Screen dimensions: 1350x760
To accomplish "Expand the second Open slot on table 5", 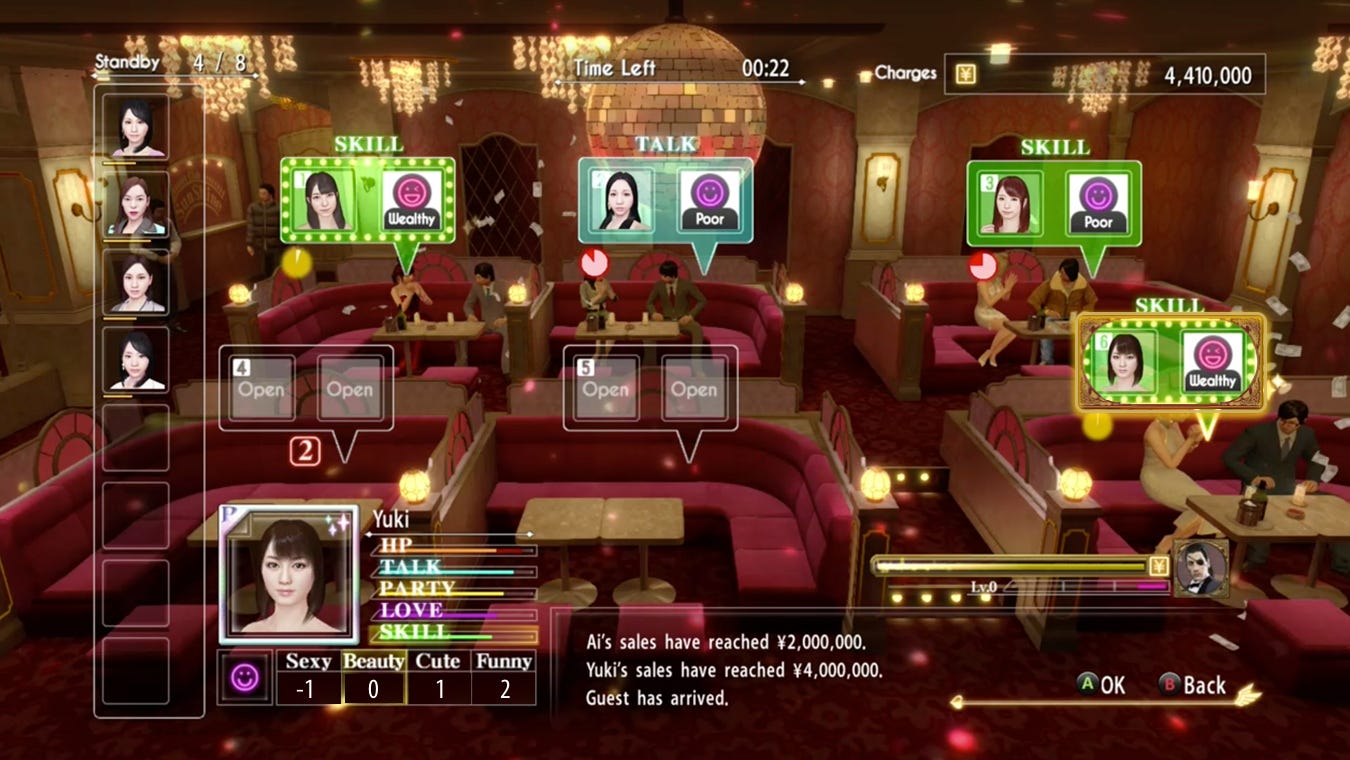I will pyautogui.click(x=695, y=389).
